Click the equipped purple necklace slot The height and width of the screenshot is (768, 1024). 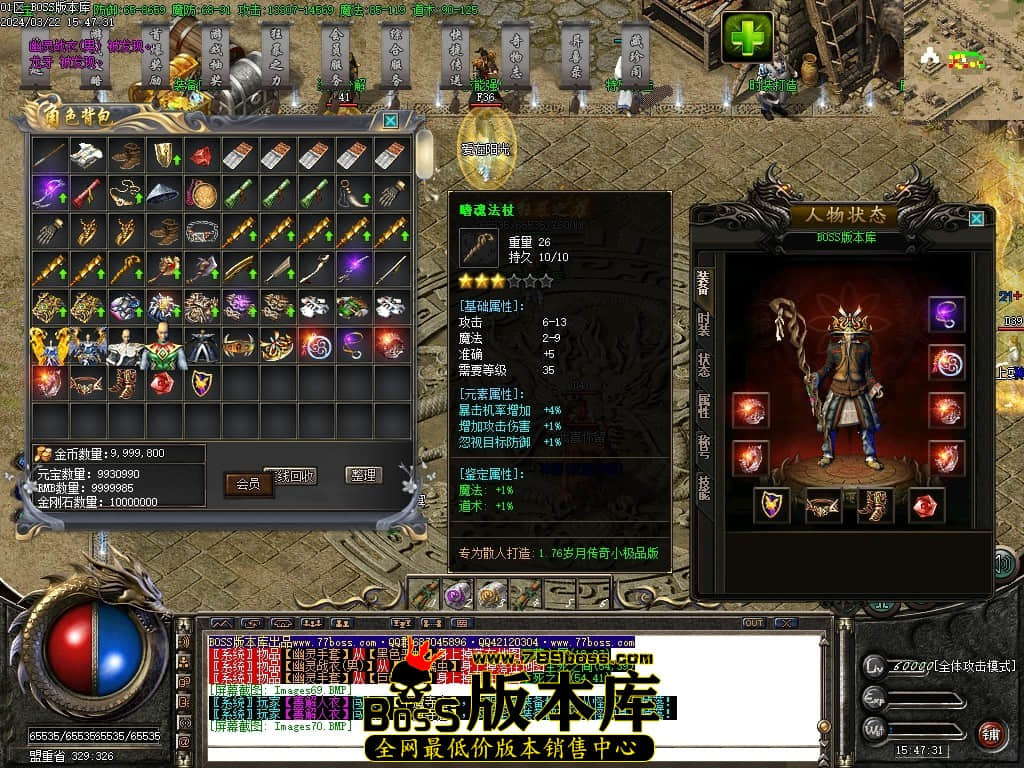point(946,314)
